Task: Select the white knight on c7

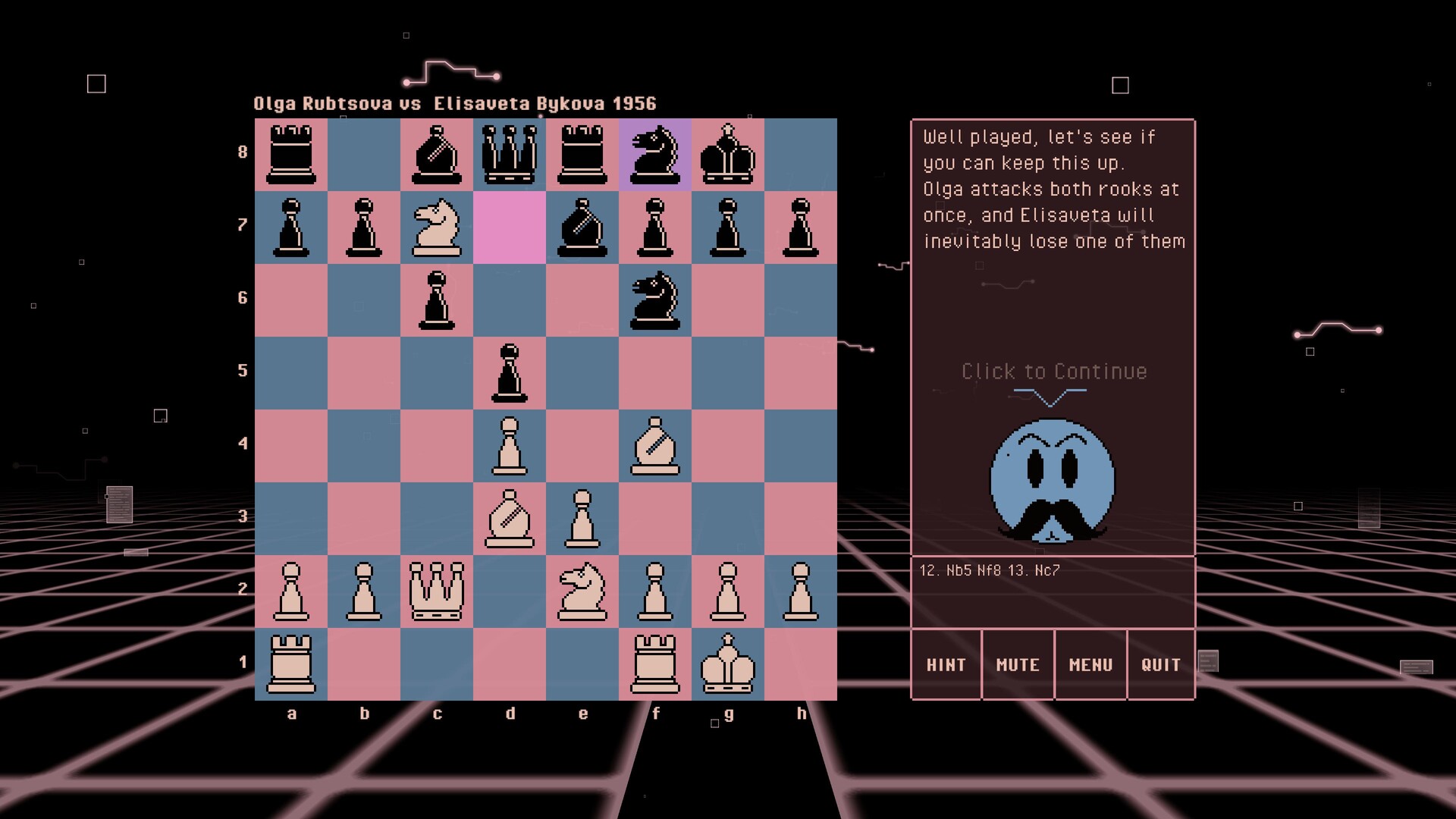Action: pos(438,225)
